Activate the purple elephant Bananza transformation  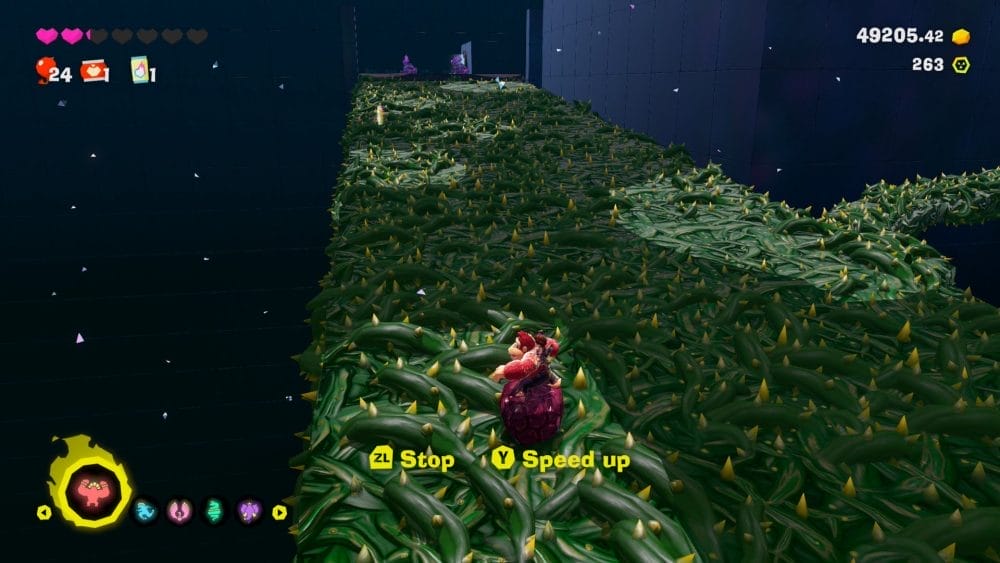click(248, 512)
